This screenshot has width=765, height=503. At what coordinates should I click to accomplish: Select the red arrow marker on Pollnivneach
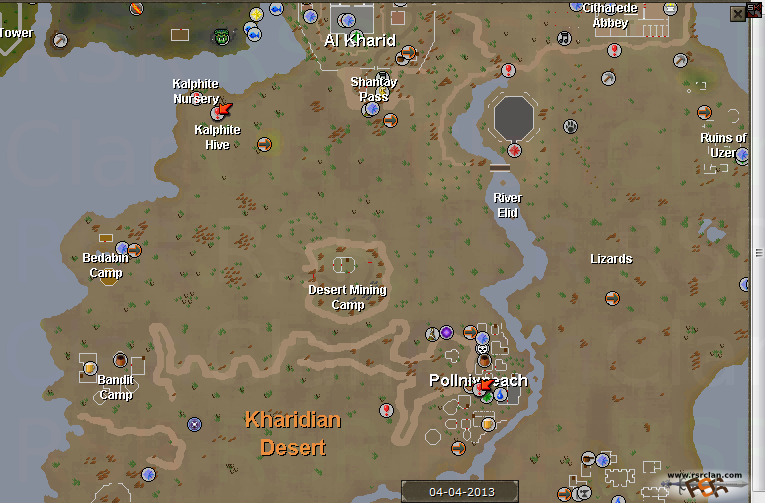pyautogui.click(x=482, y=386)
